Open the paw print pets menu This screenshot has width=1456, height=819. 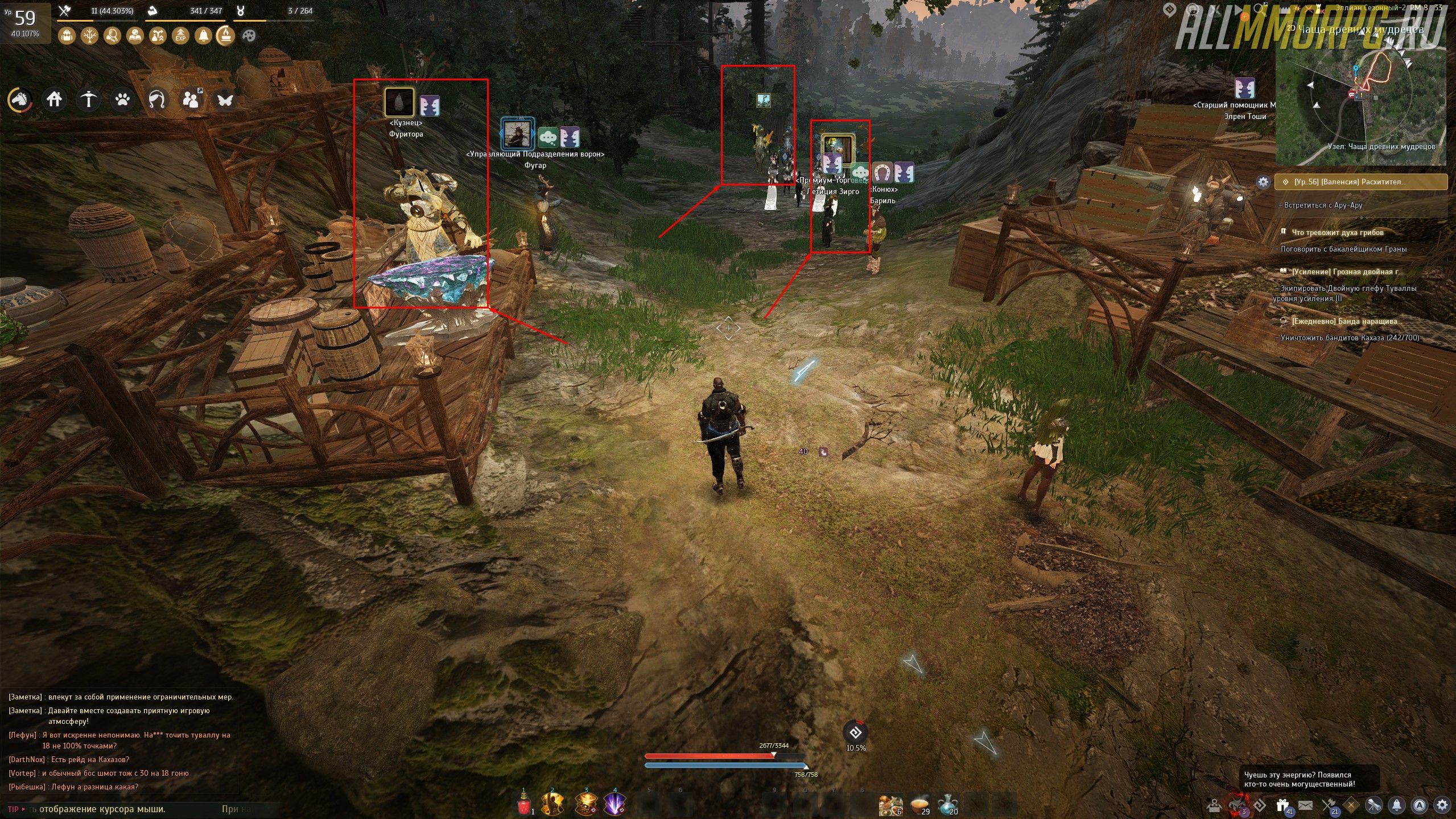click(x=123, y=100)
